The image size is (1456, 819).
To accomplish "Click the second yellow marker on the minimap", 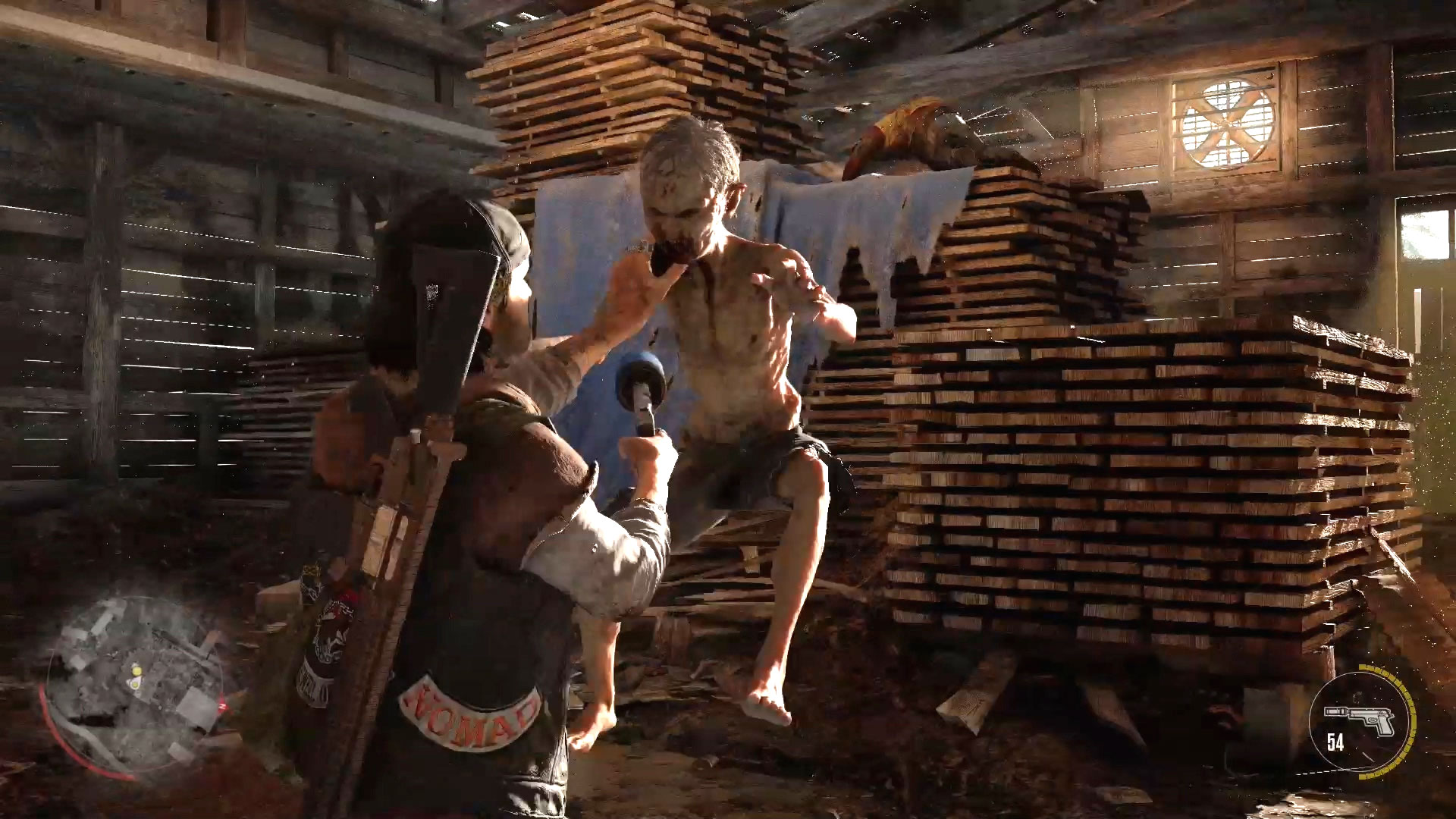I will (x=134, y=684).
